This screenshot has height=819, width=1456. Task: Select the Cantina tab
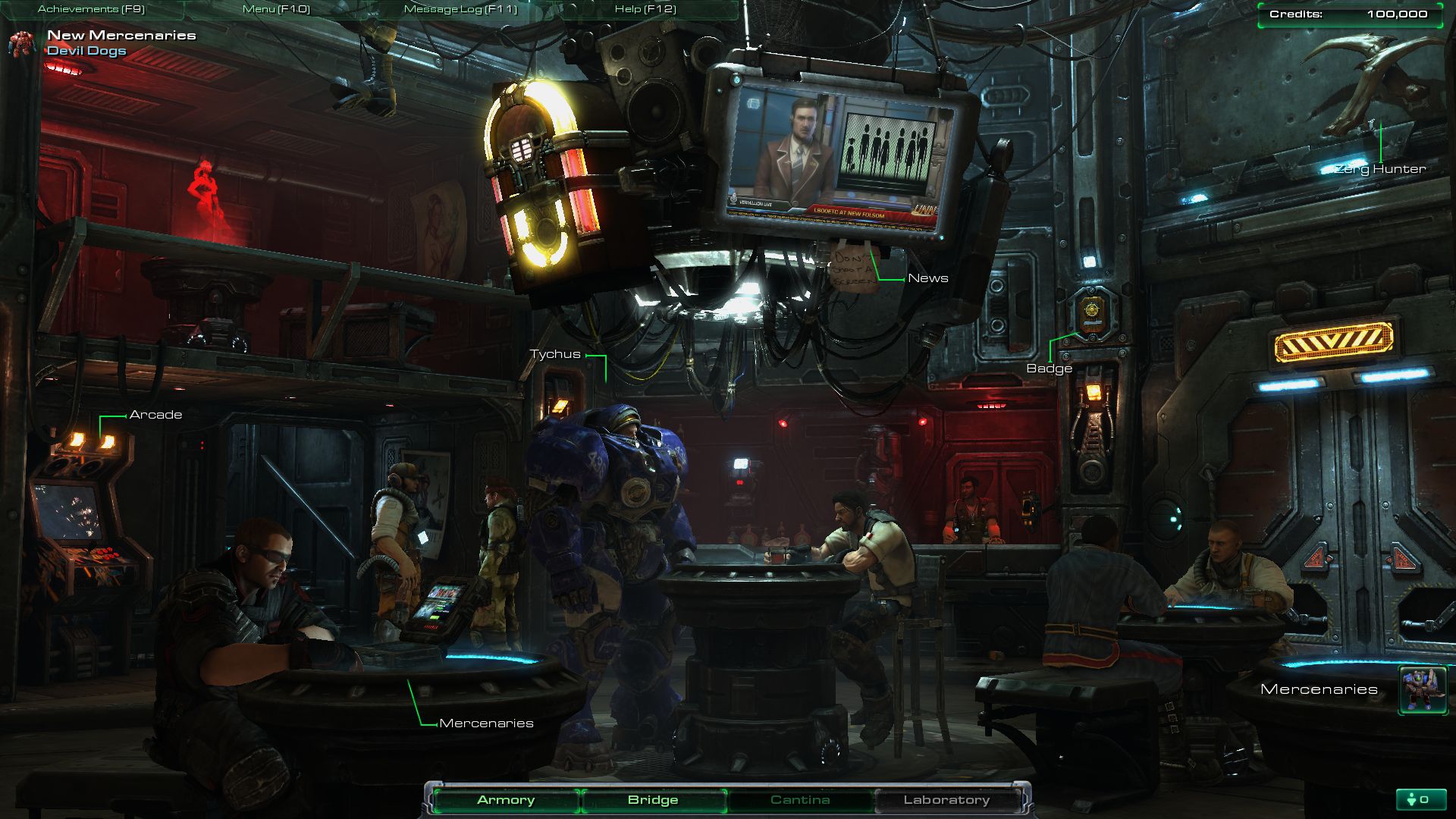[x=800, y=800]
